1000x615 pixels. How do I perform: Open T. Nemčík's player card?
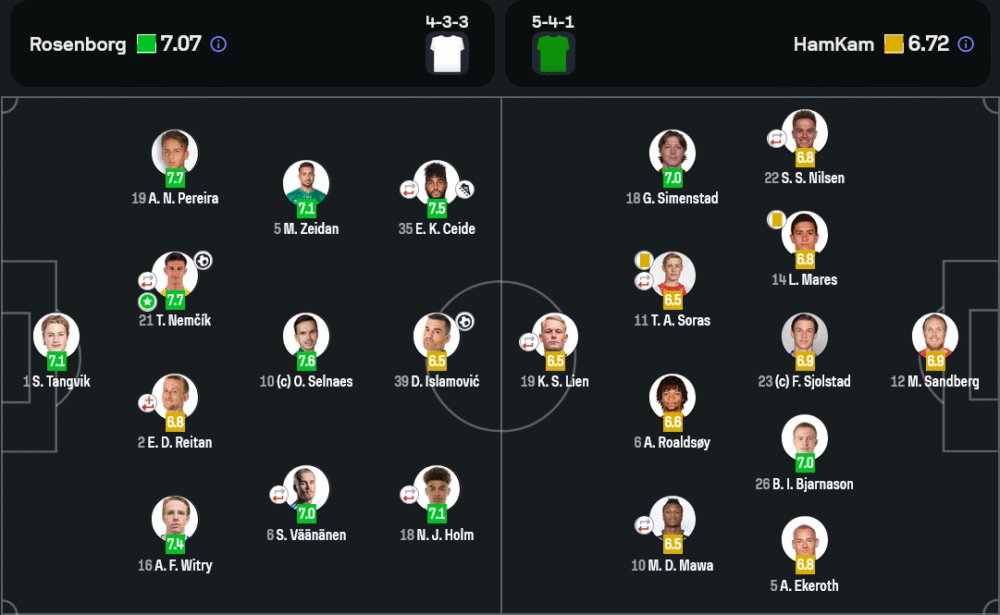[x=175, y=276]
